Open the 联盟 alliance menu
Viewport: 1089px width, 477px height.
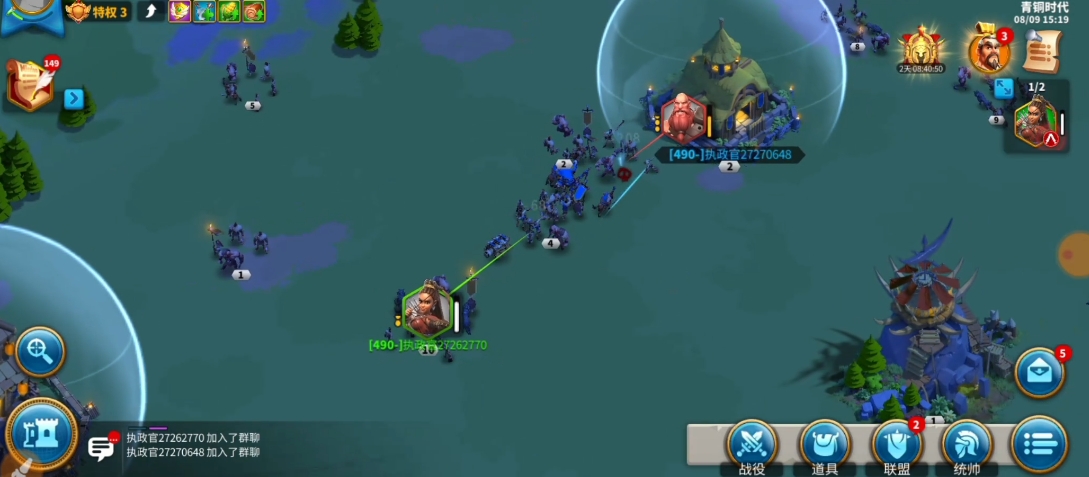coord(896,443)
